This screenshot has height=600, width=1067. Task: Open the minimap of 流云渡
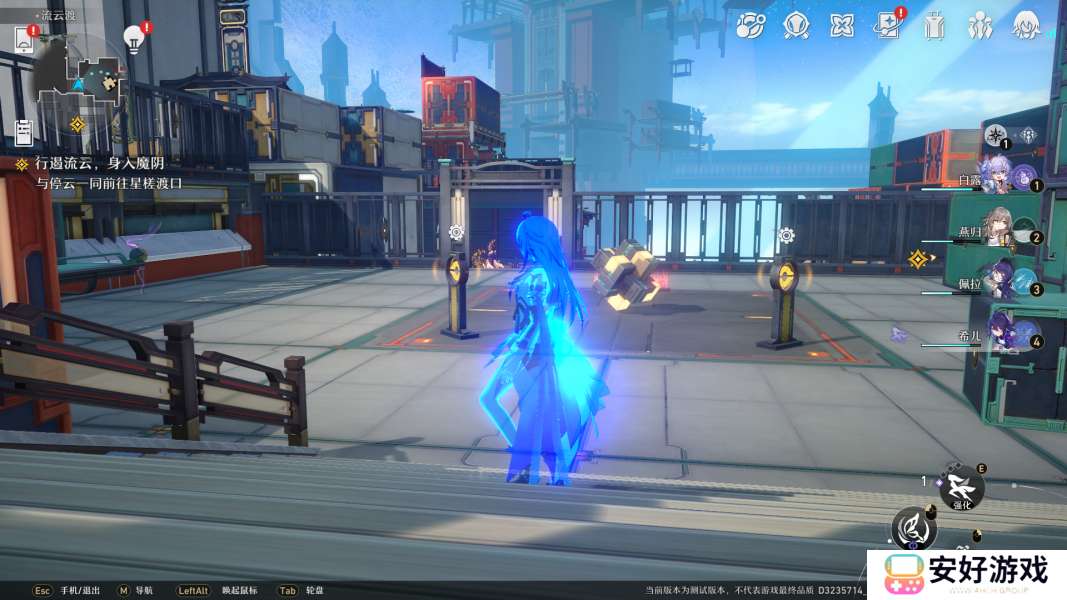click(82, 78)
